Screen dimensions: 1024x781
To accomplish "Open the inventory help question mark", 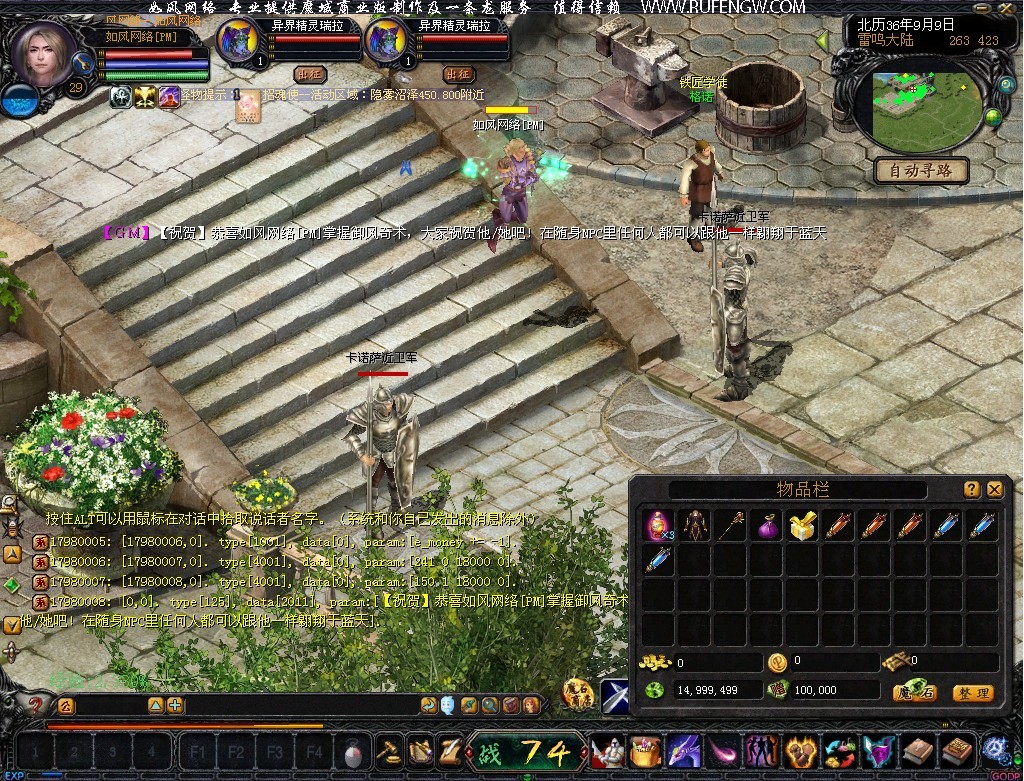I will (x=972, y=489).
